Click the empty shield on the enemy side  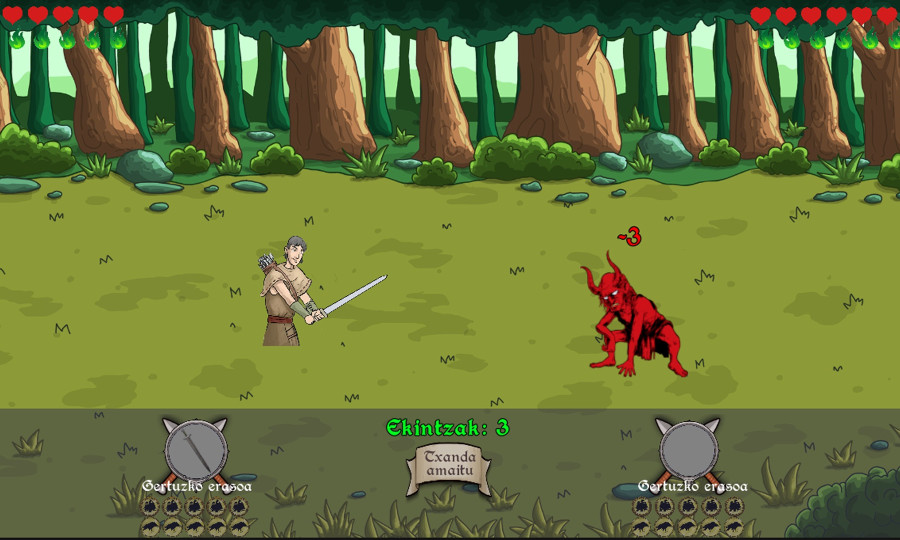click(688, 449)
